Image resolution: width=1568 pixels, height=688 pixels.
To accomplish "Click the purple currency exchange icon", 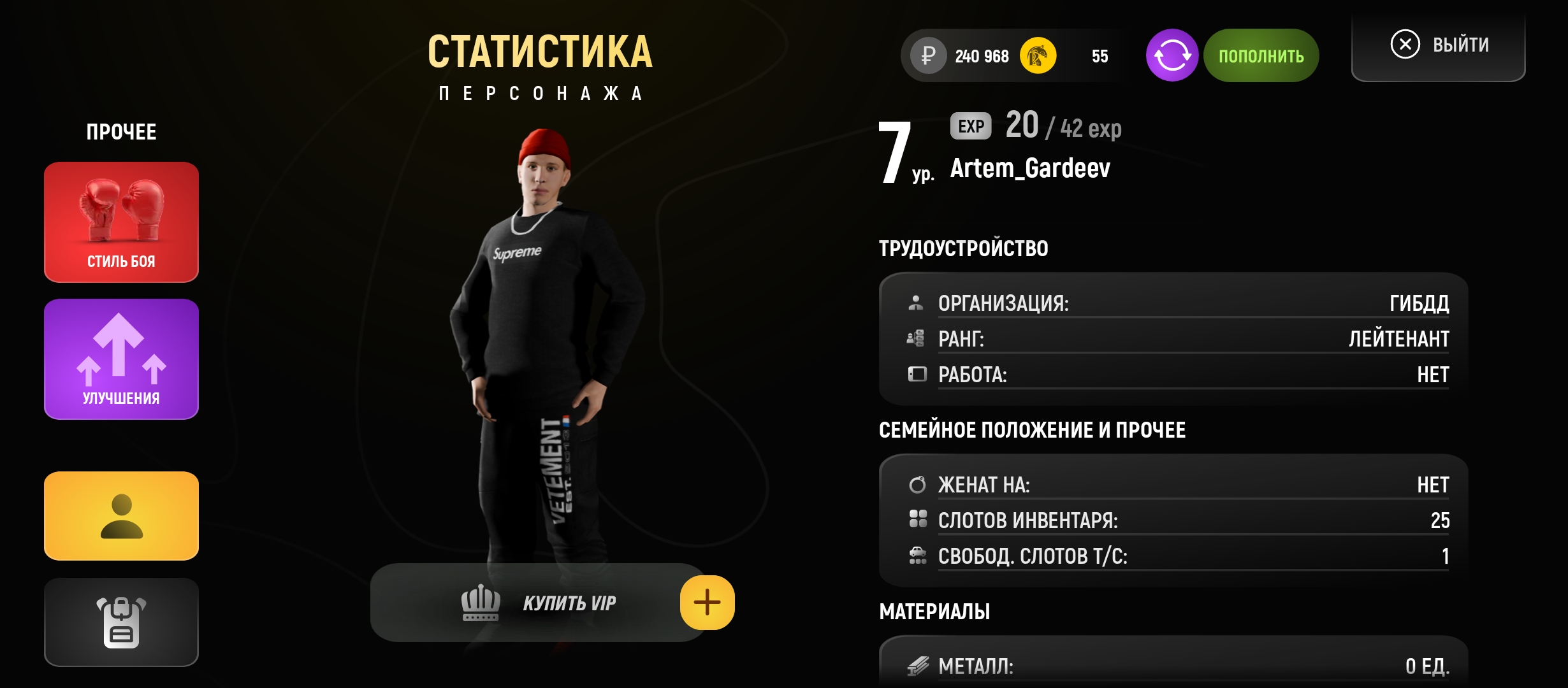I will pyautogui.click(x=1172, y=55).
